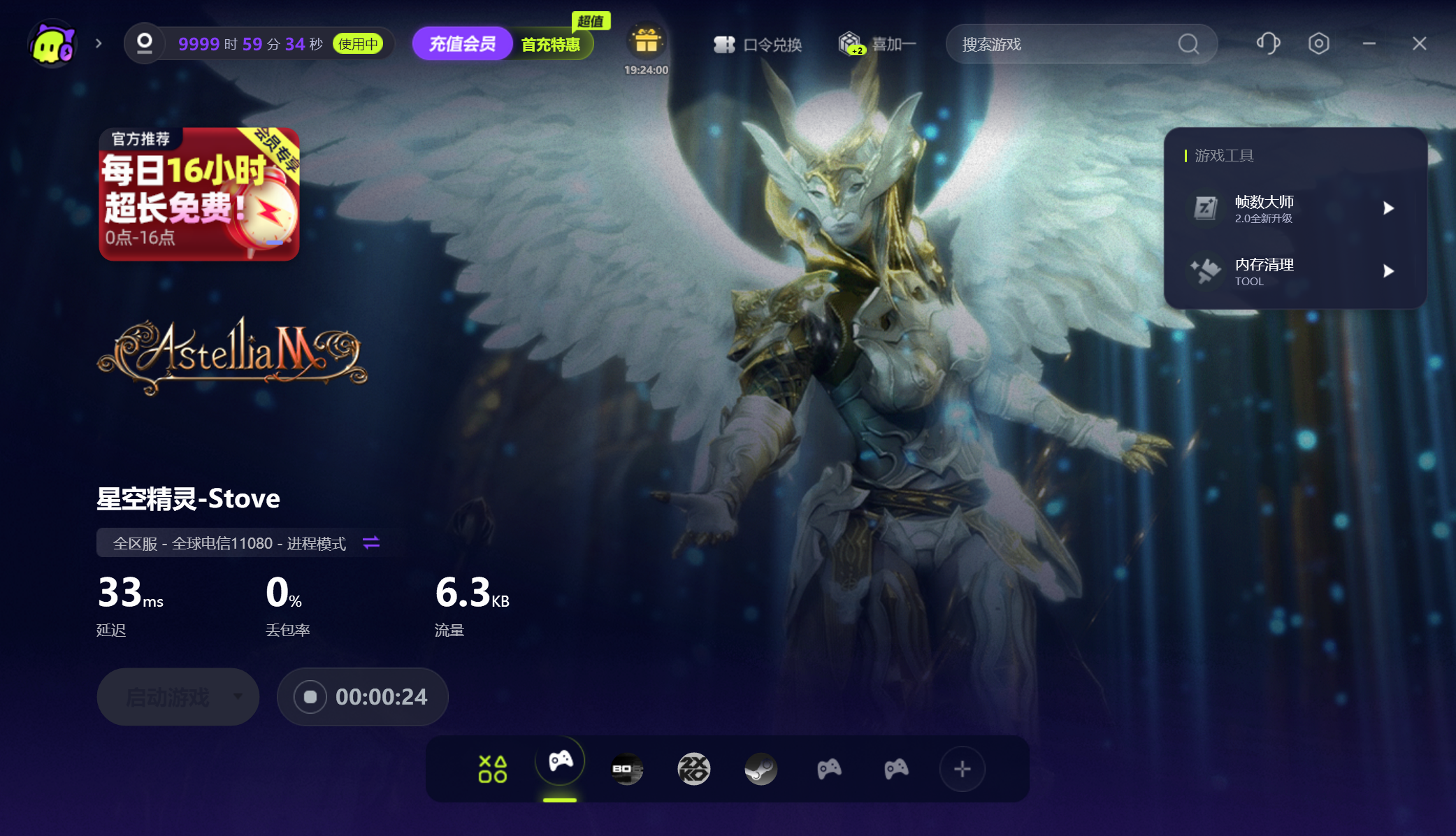This screenshot has width=1456, height=836.
Task: Click the 首充特惠 first-recharge offer
Action: (551, 45)
